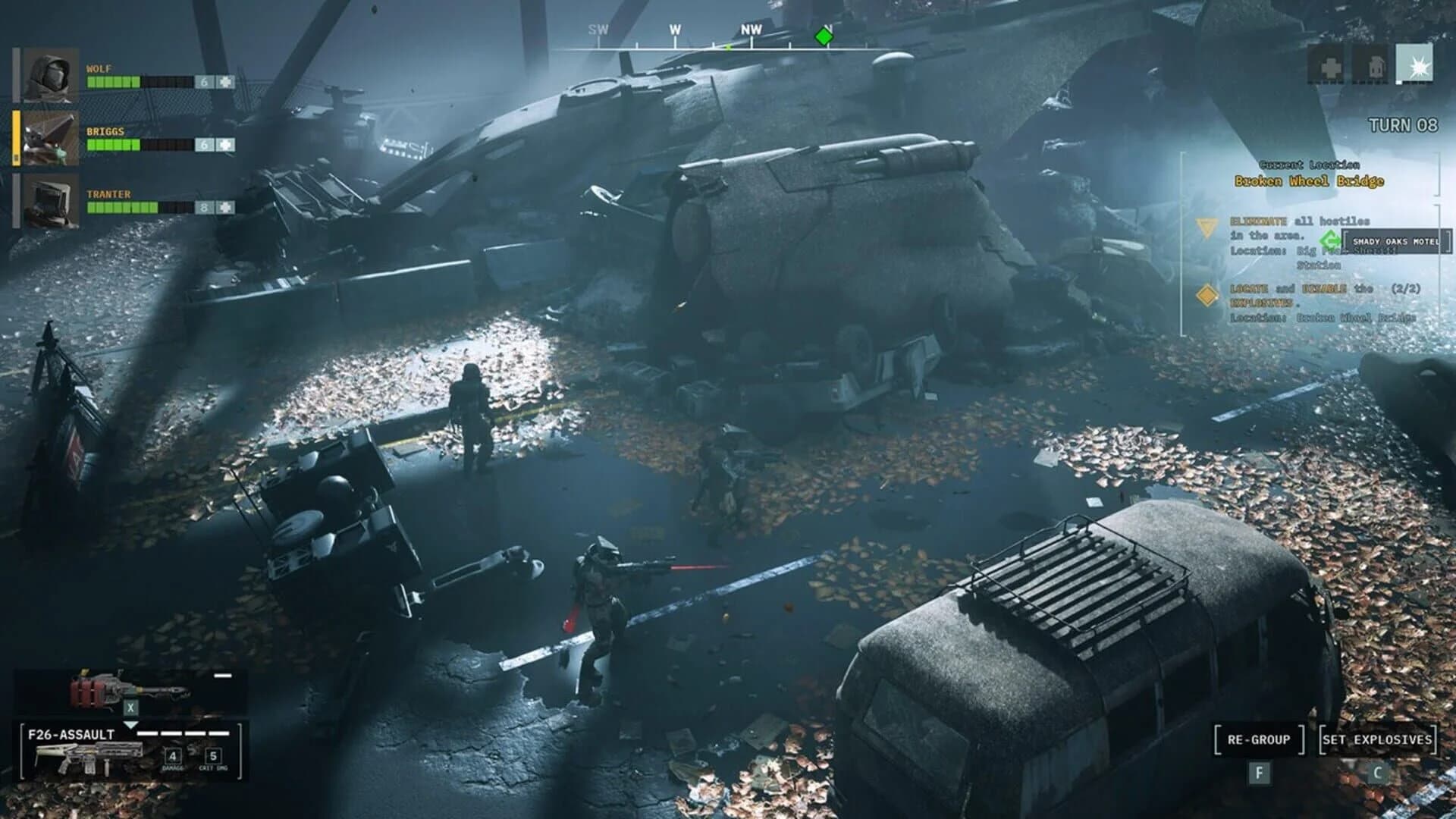1456x819 pixels.
Task: Toggle Wolf as the active squad member
Action: pyautogui.click(x=51, y=75)
